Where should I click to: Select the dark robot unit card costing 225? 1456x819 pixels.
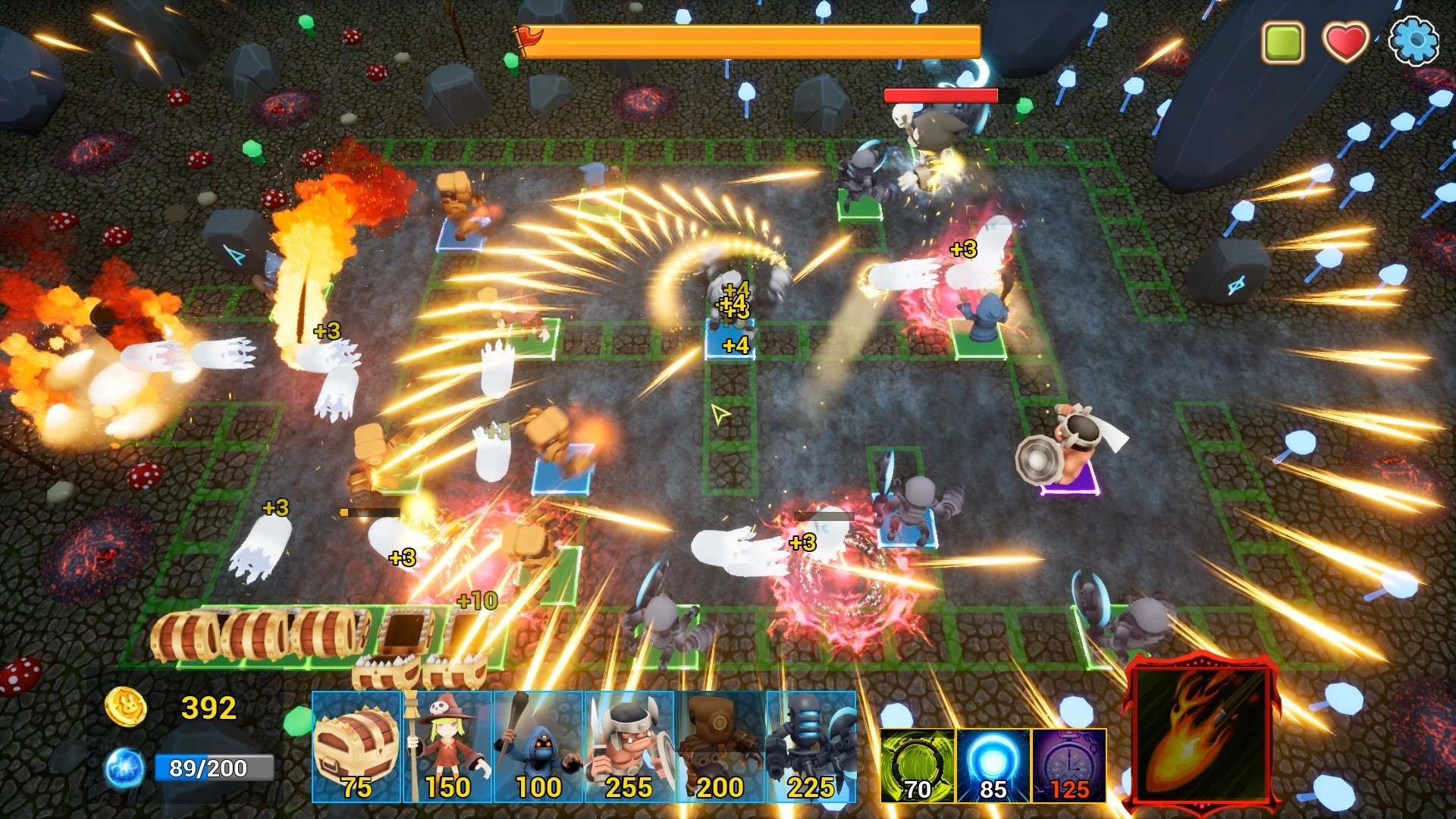coord(811,747)
